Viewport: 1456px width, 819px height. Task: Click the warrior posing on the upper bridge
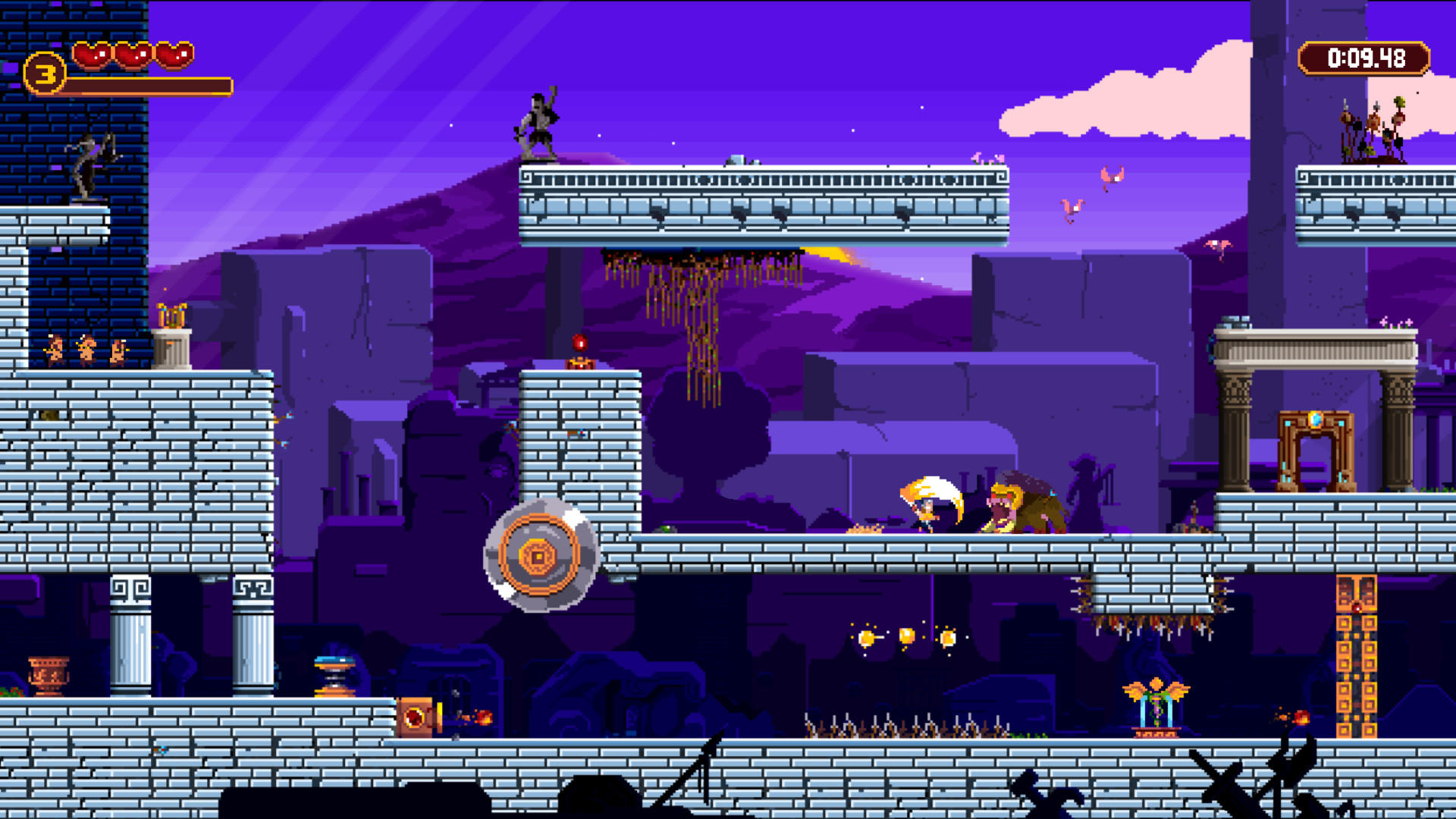[540, 125]
